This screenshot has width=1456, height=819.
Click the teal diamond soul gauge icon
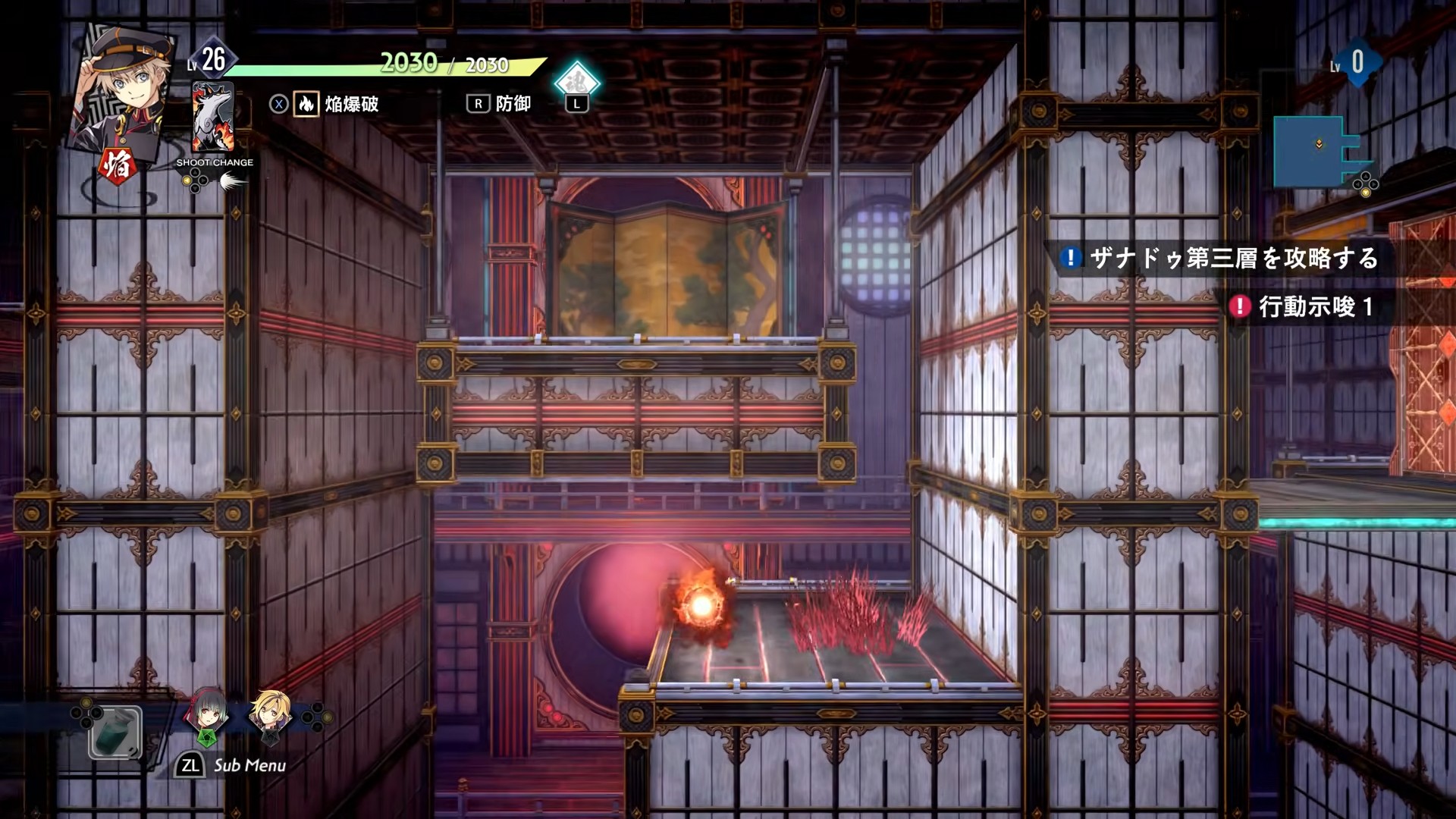click(x=576, y=82)
